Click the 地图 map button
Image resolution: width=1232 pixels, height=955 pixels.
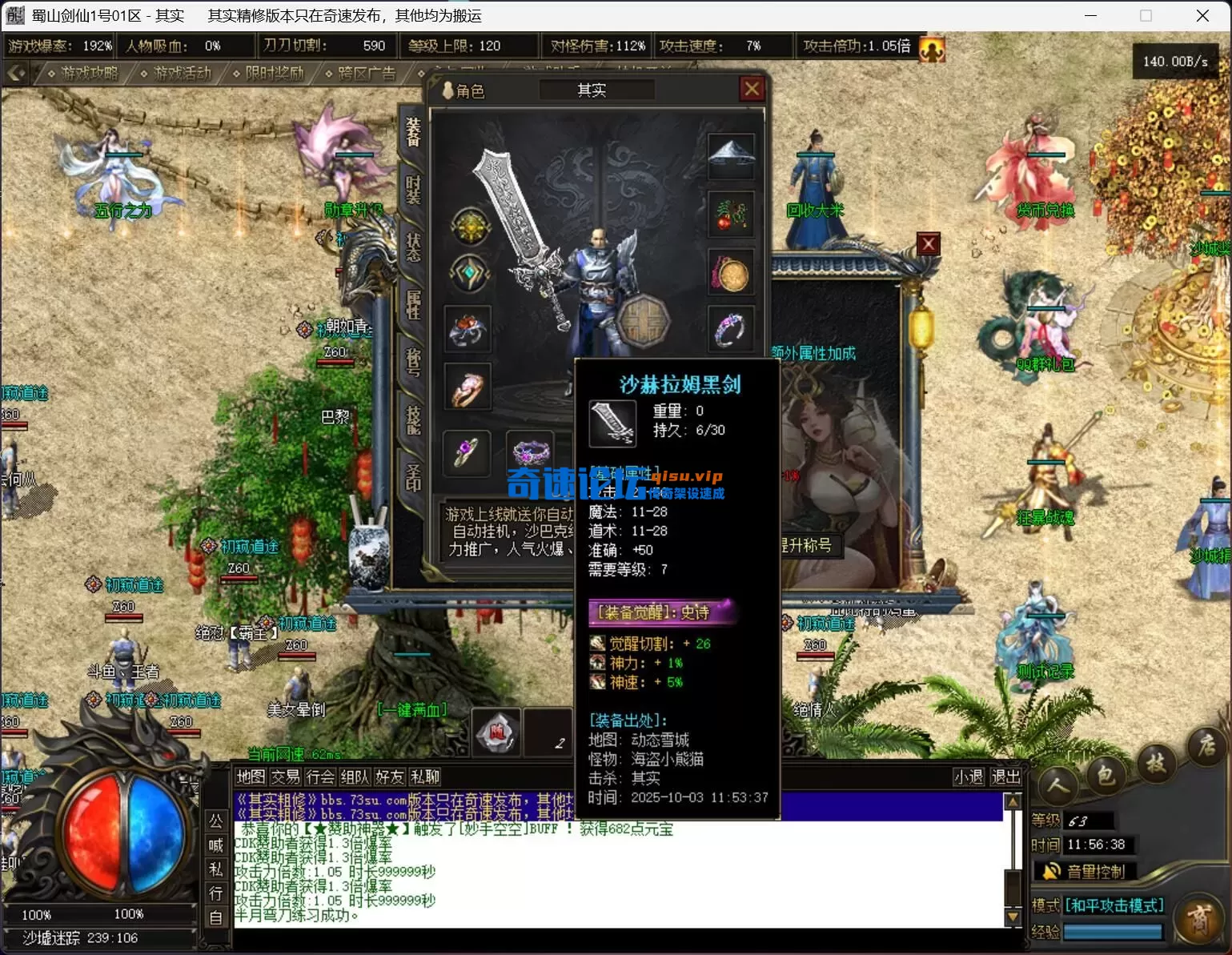(x=251, y=776)
